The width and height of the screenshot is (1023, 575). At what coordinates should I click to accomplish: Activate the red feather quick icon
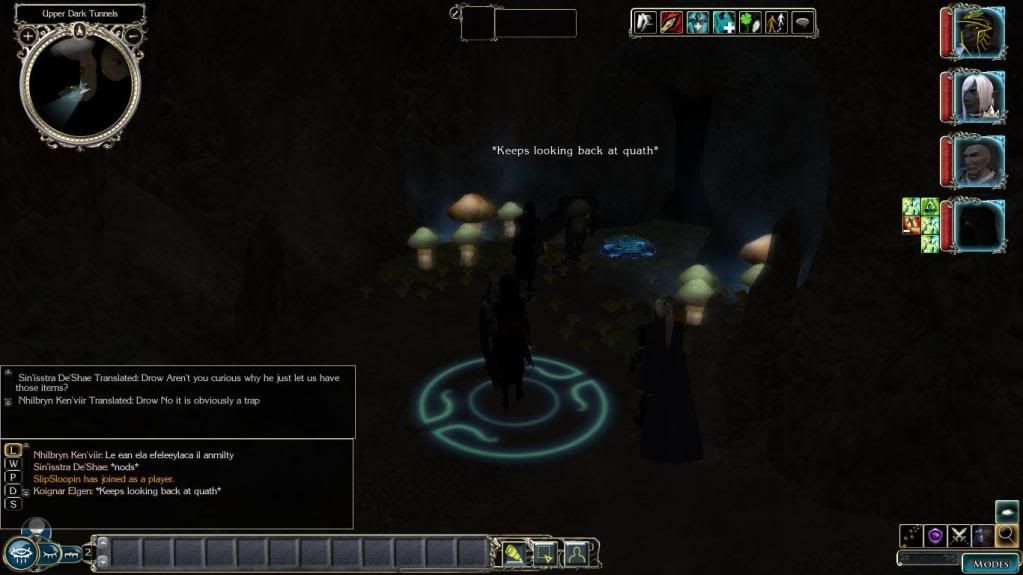(671, 22)
